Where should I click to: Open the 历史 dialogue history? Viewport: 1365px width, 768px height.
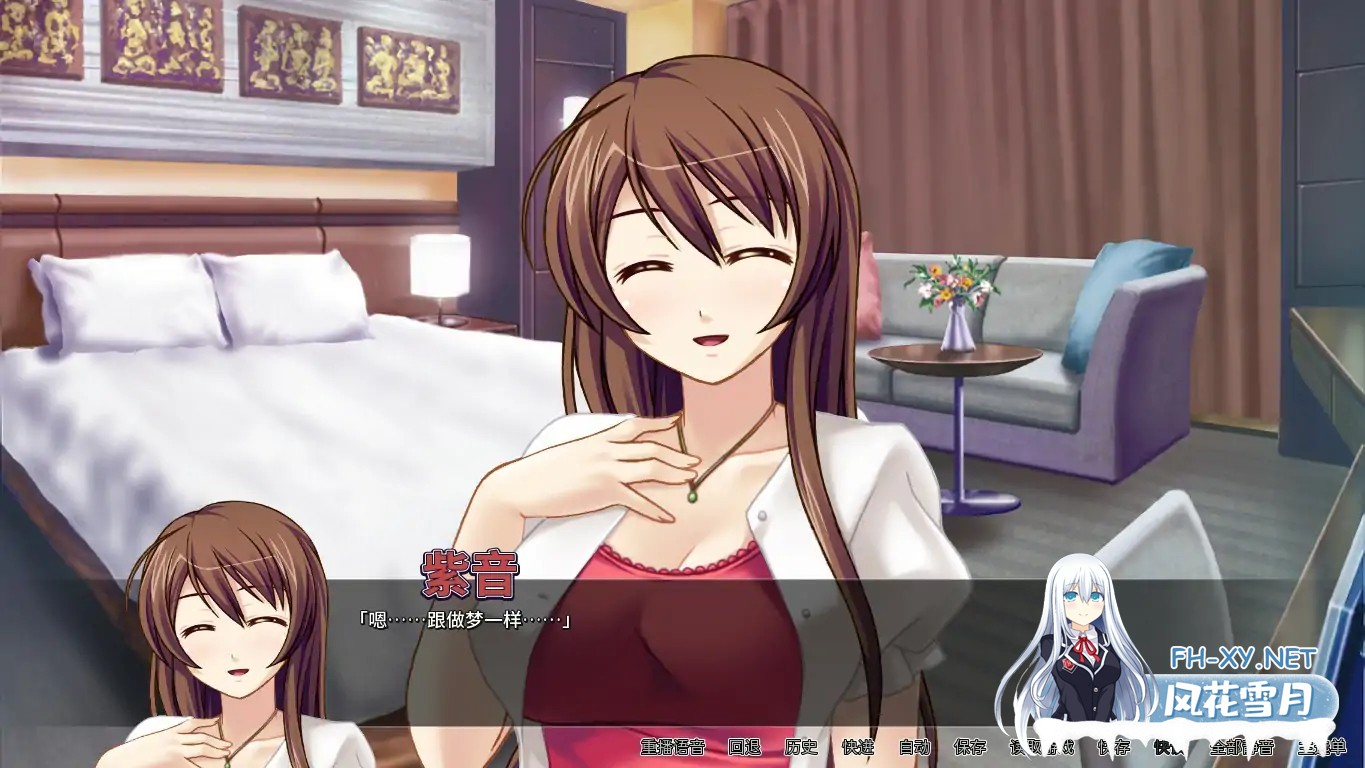point(801,747)
